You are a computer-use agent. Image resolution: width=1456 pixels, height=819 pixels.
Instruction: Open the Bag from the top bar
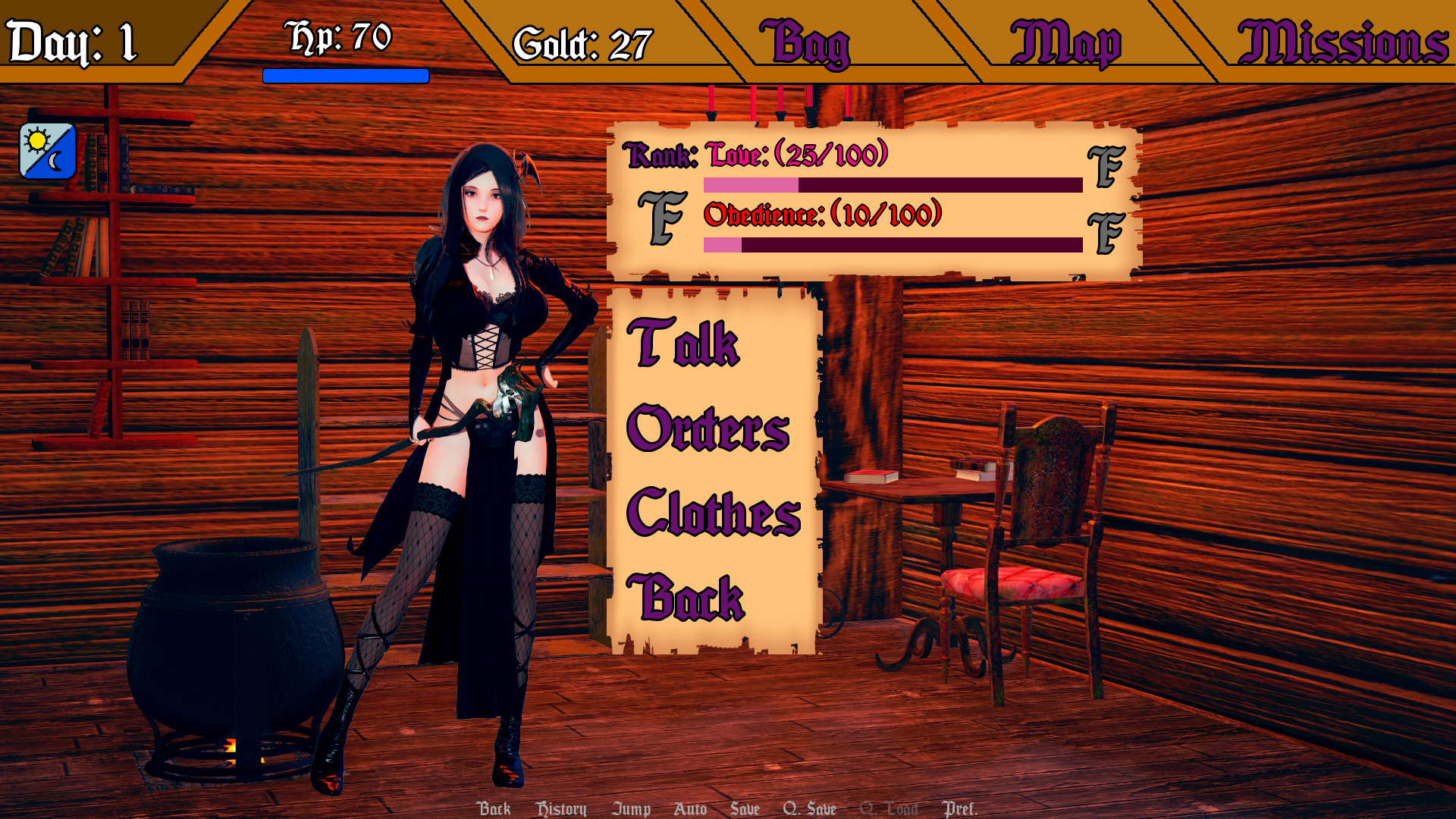[805, 44]
